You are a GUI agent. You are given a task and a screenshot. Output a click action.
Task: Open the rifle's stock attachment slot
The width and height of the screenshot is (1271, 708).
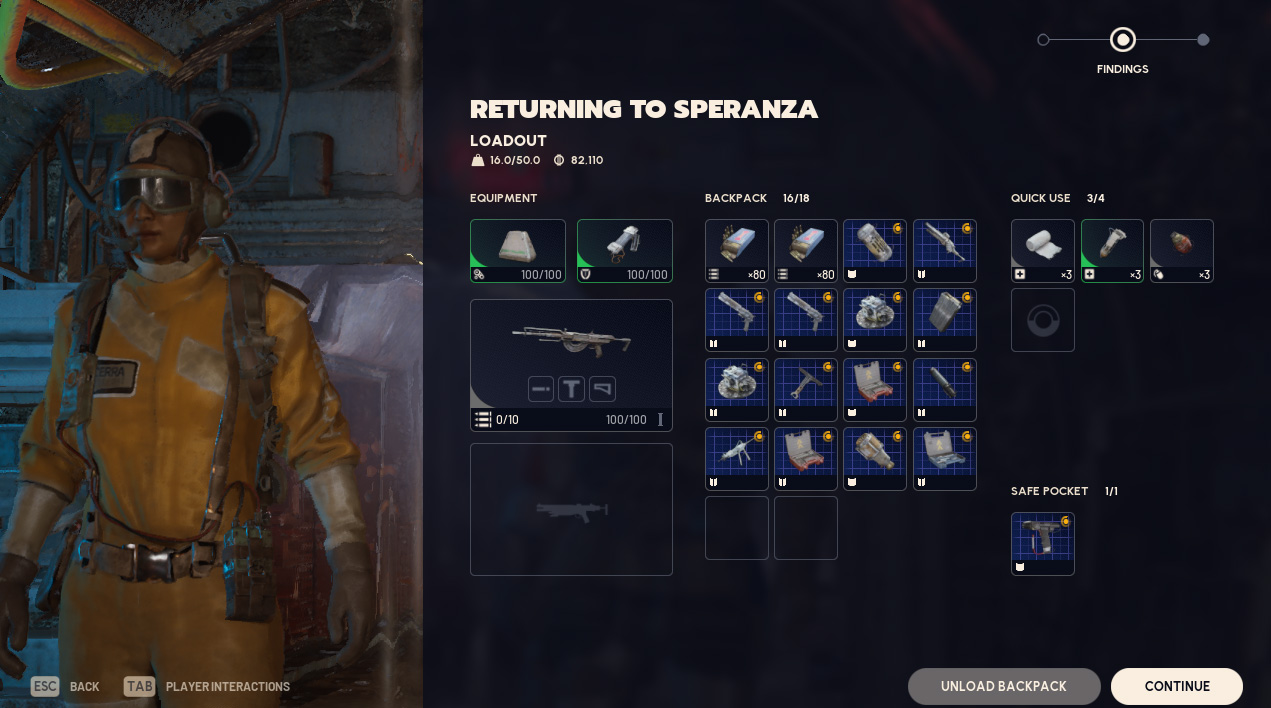pos(602,389)
